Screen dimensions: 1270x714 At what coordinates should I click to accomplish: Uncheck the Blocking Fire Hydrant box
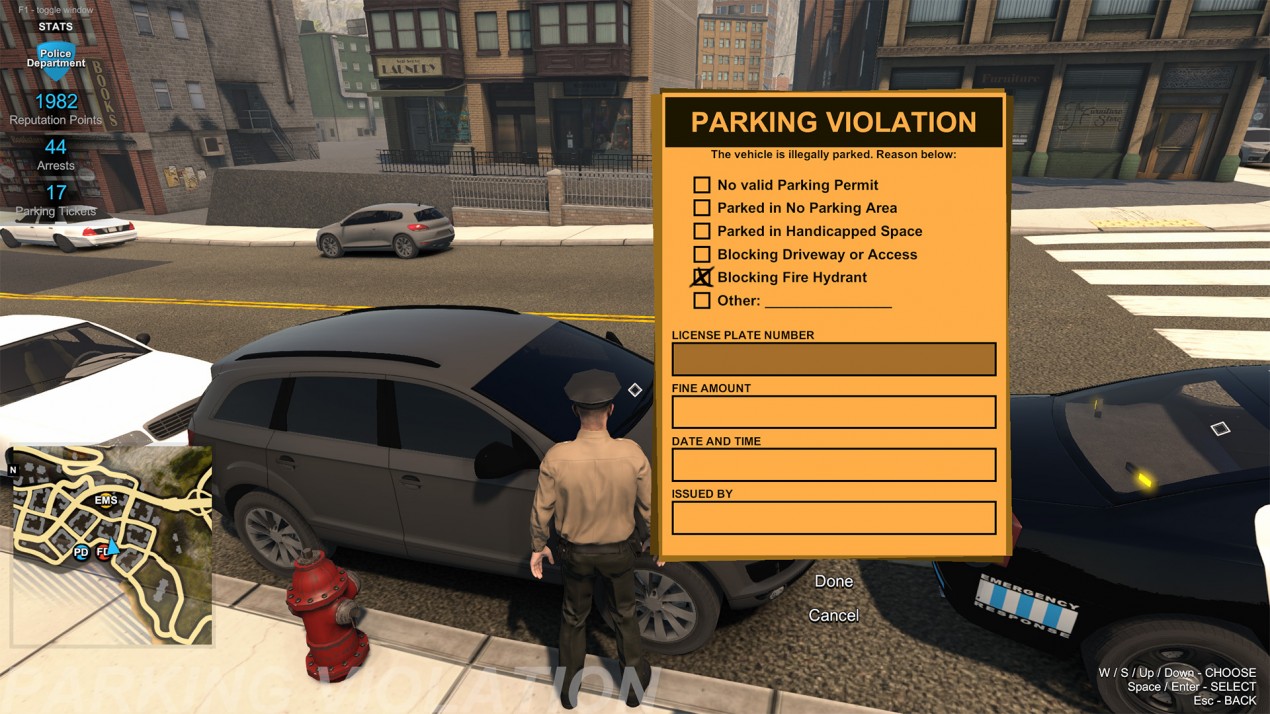point(702,277)
